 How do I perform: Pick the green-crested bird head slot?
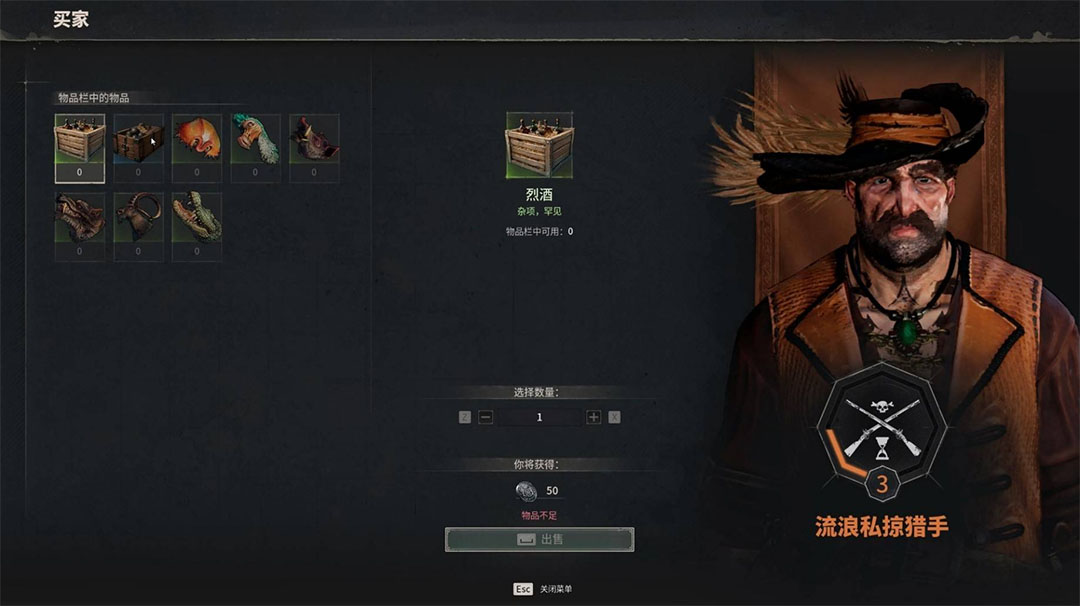click(x=255, y=140)
